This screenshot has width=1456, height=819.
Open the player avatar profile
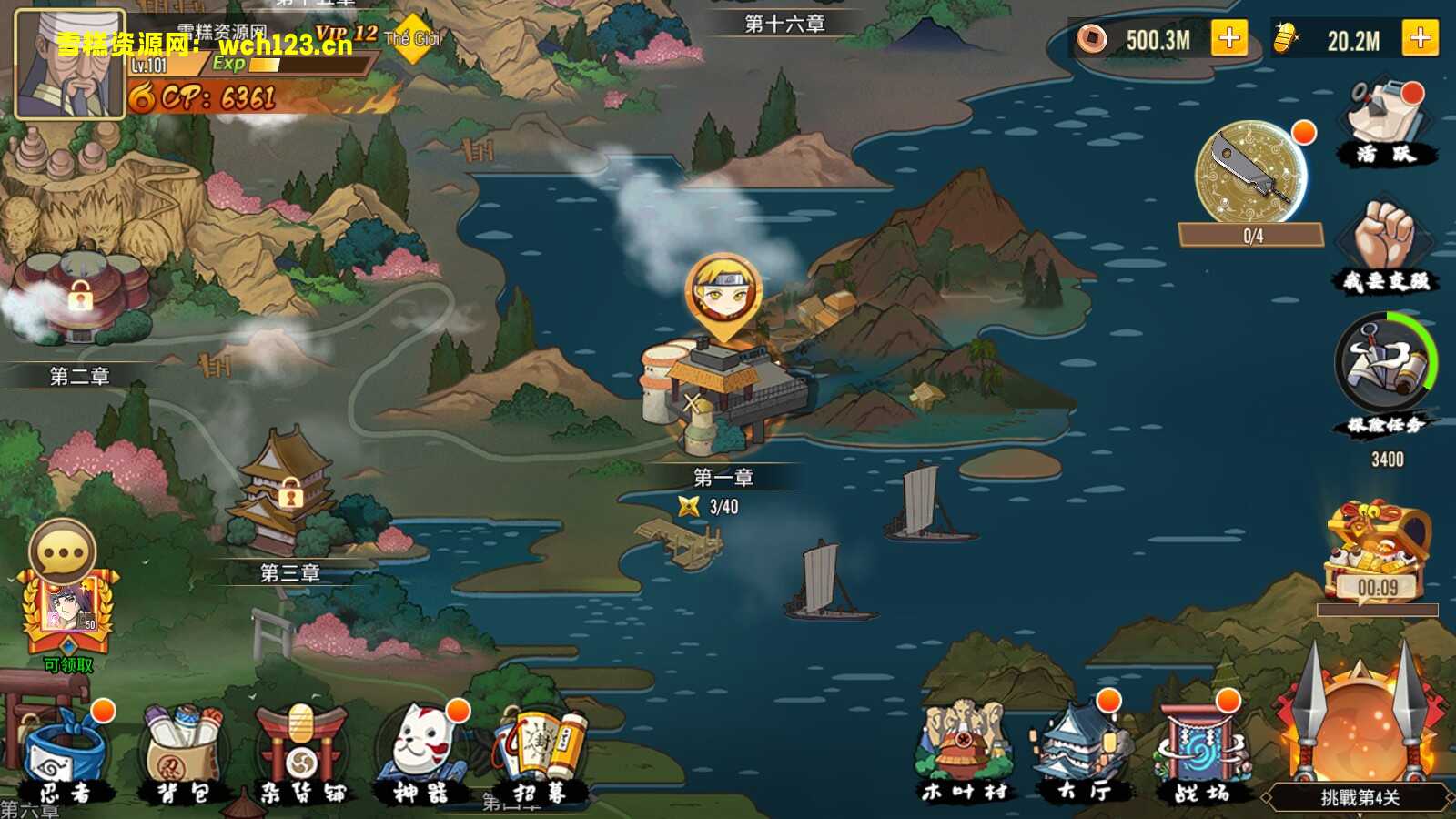(70, 64)
